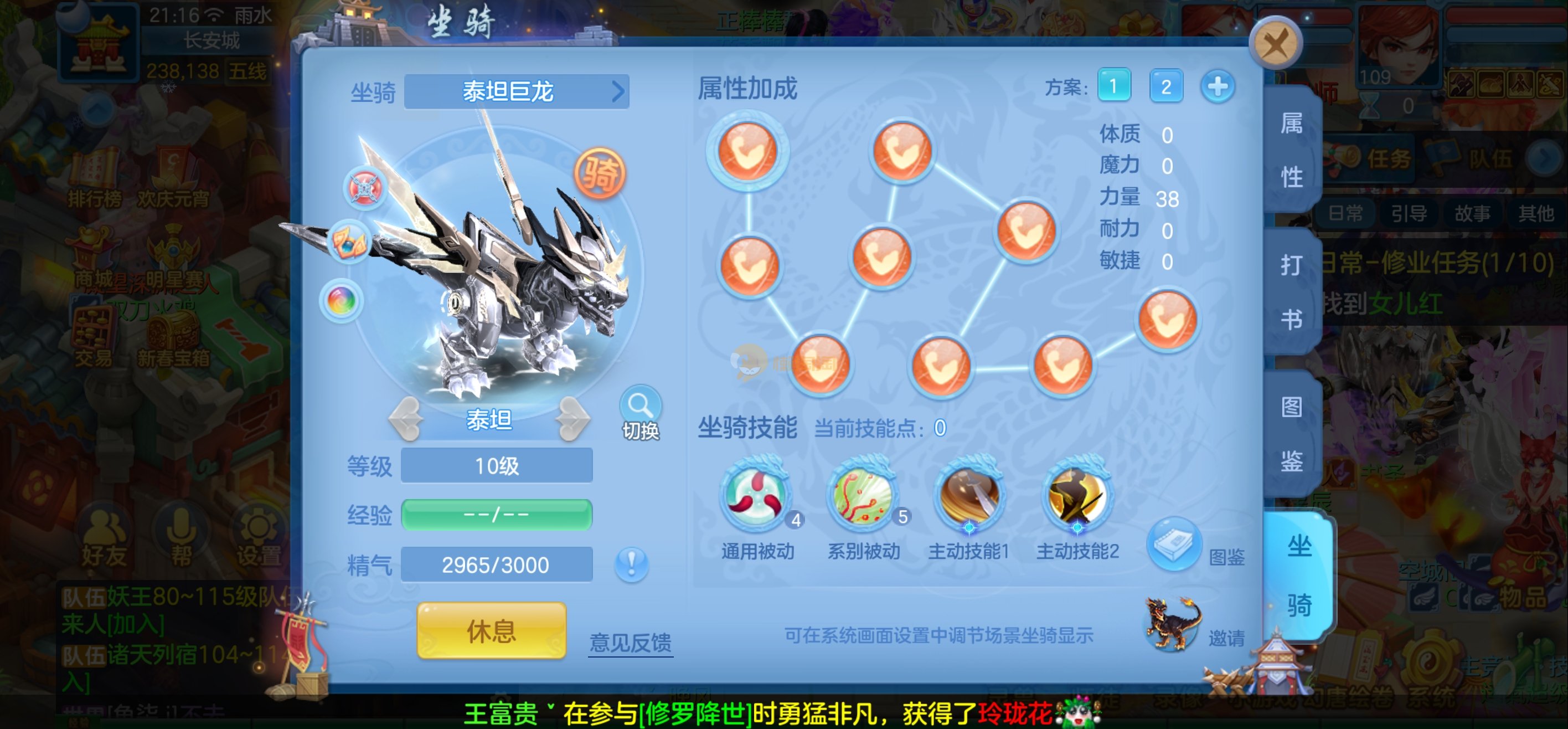The height and width of the screenshot is (729, 1568).
Task: Tap the 切换 magnifier button
Action: (x=641, y=413)
